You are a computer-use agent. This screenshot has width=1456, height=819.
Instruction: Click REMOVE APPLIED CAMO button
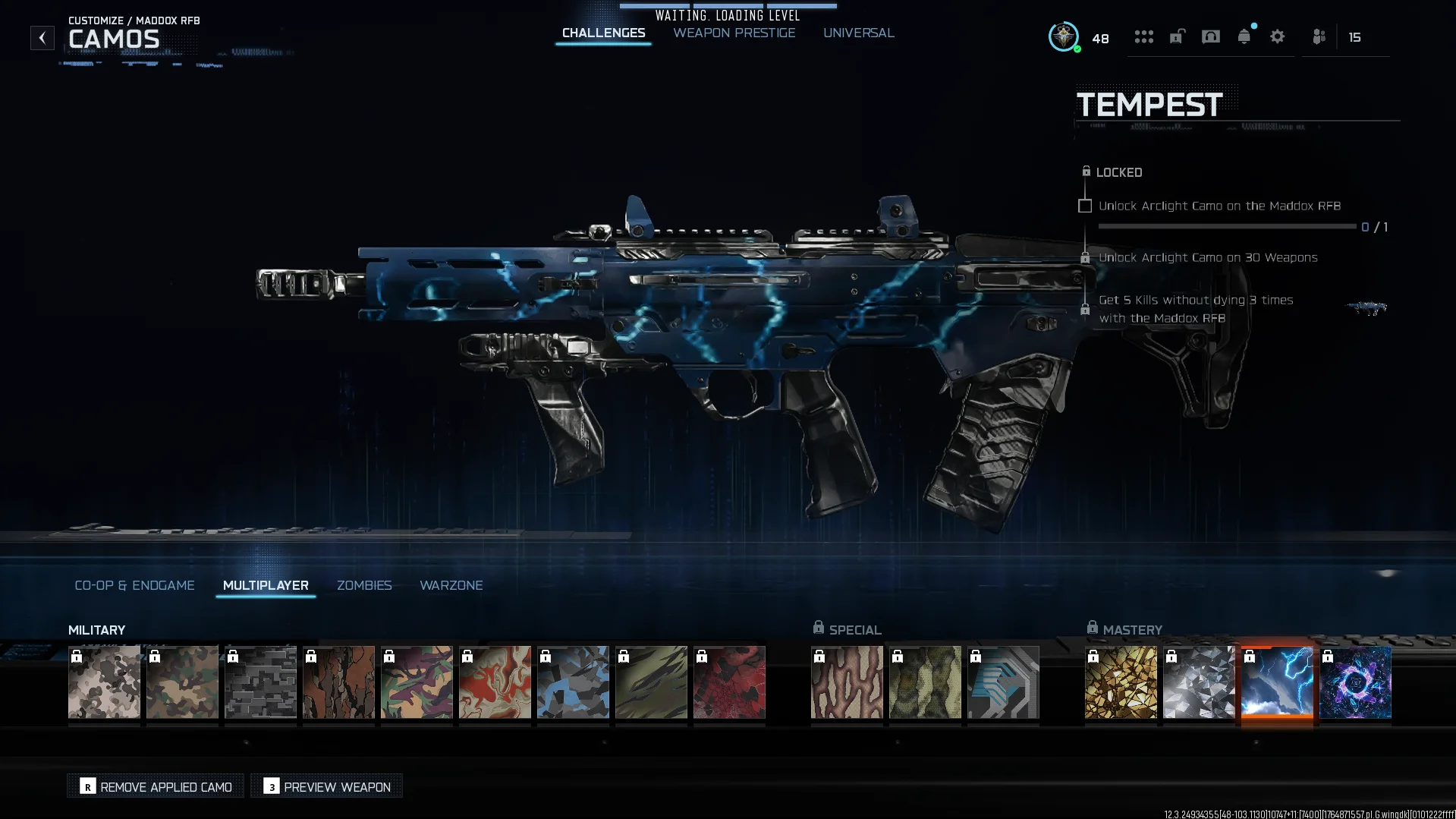tap(155, 786)
